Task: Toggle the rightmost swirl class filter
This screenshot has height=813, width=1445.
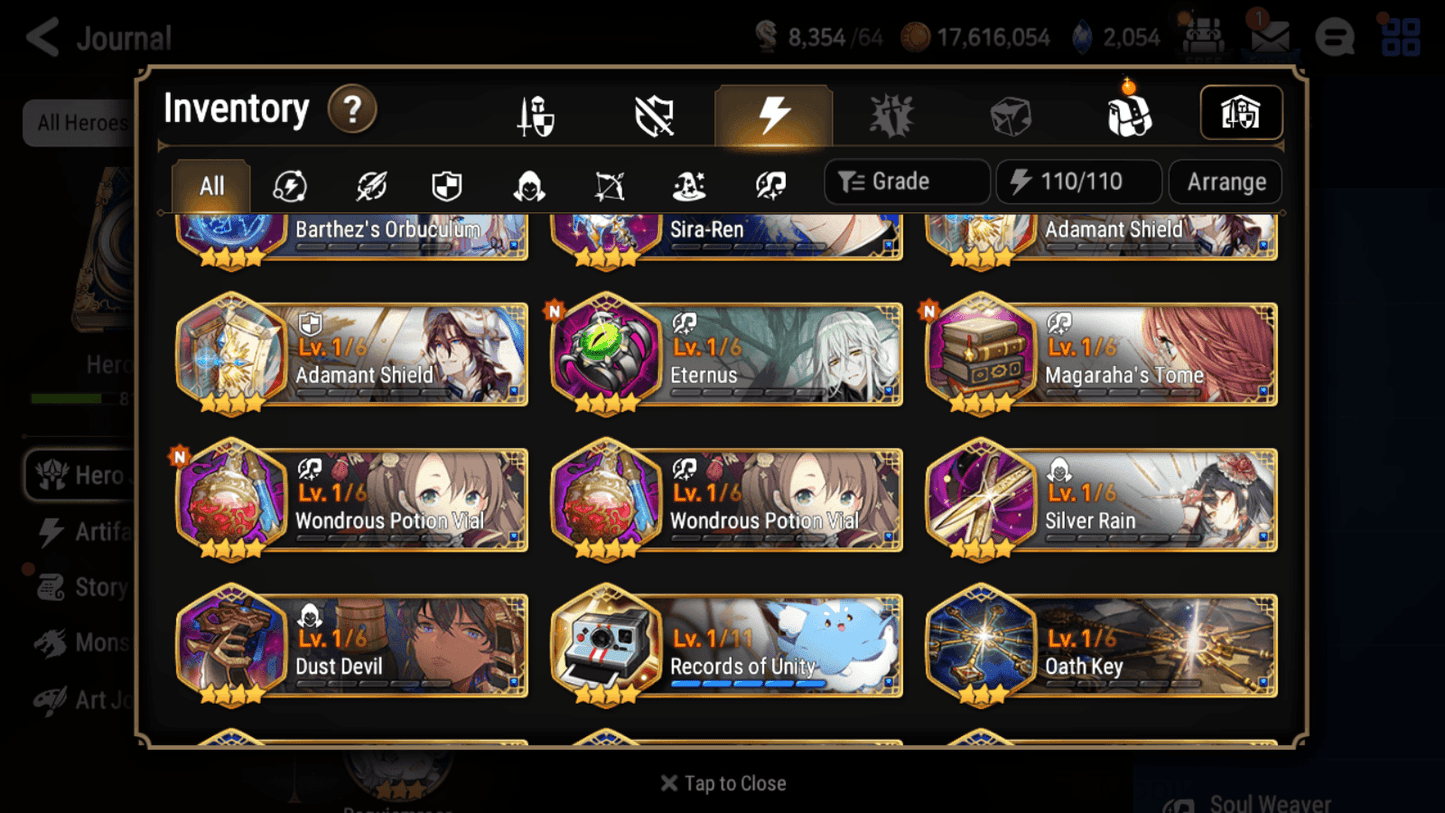Action: 768,182
